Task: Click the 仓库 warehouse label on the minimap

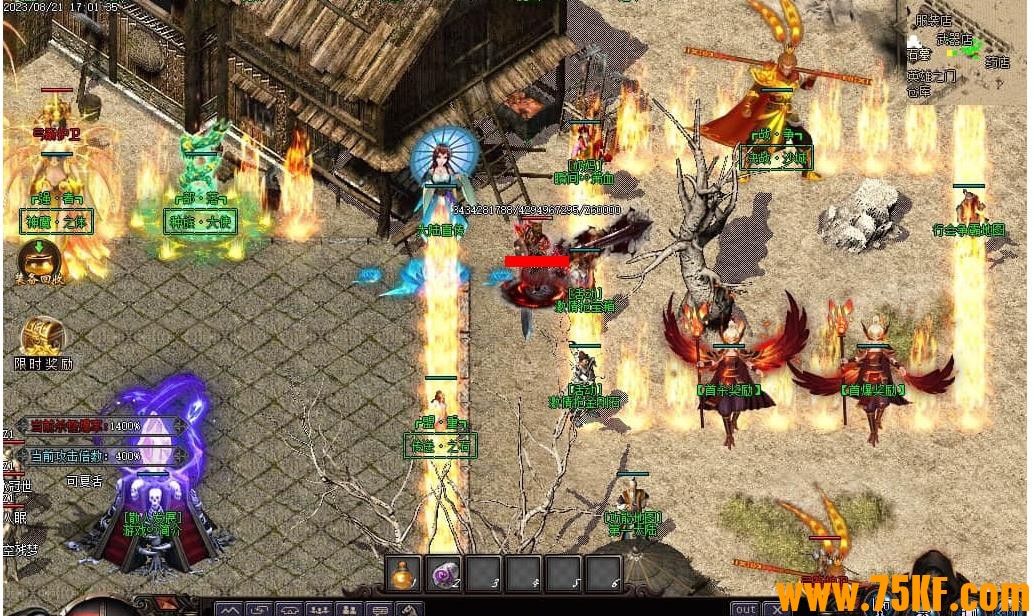Action: pos(919,91)
